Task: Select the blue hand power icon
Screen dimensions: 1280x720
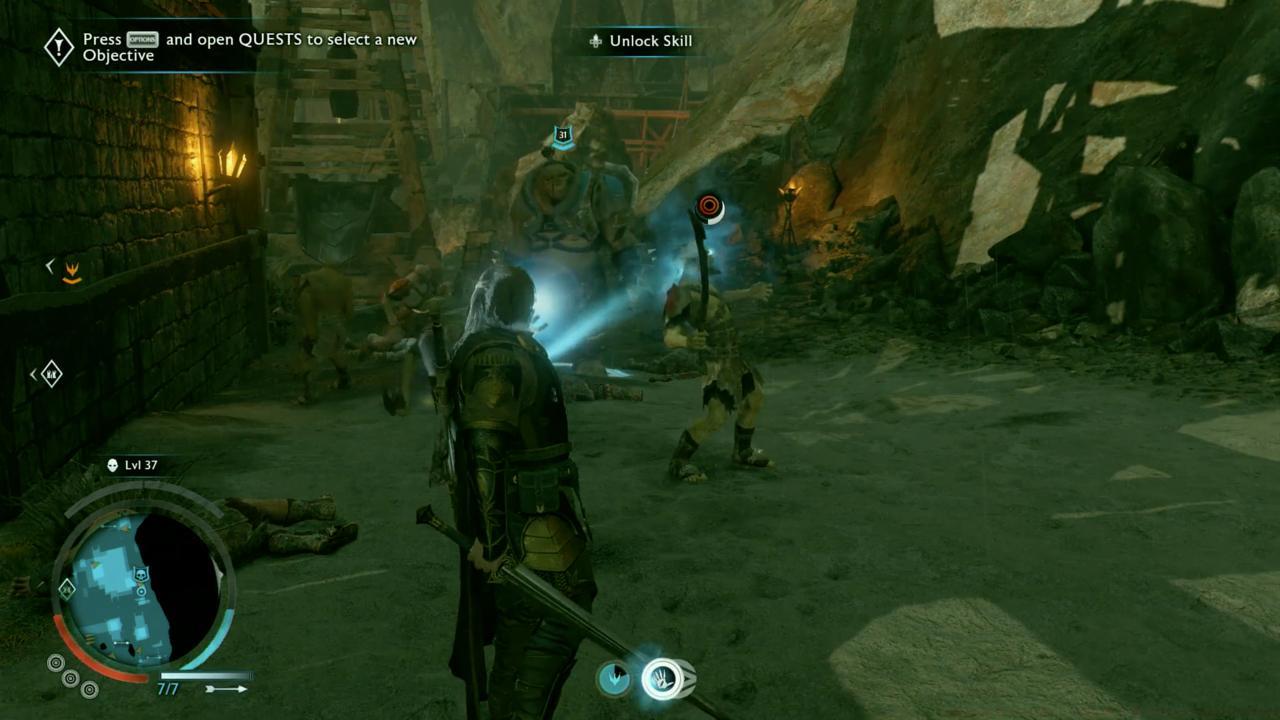Action: coord(612,679)
